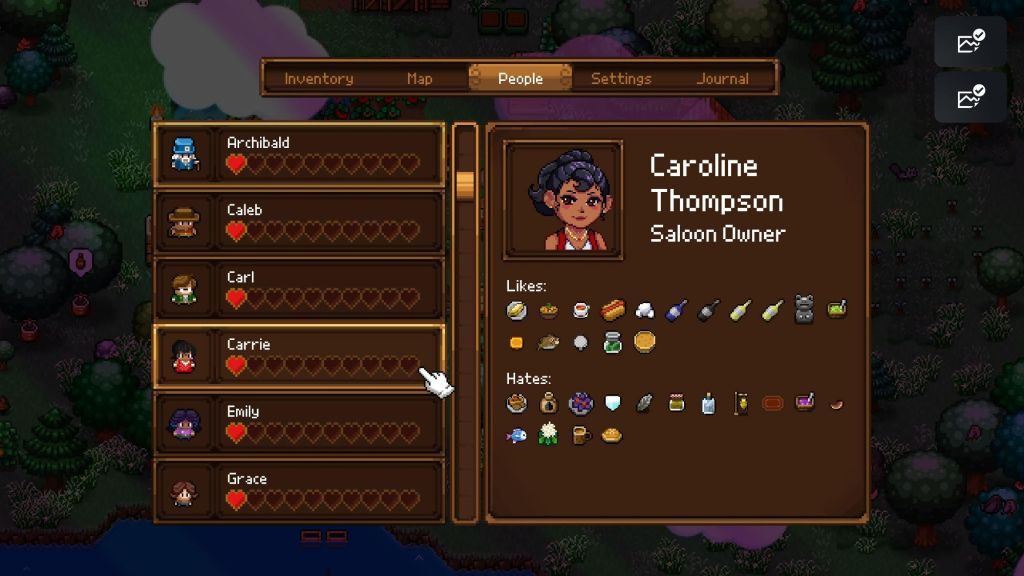Click the blue fish hated item
1024x576 pixels.
517,435
